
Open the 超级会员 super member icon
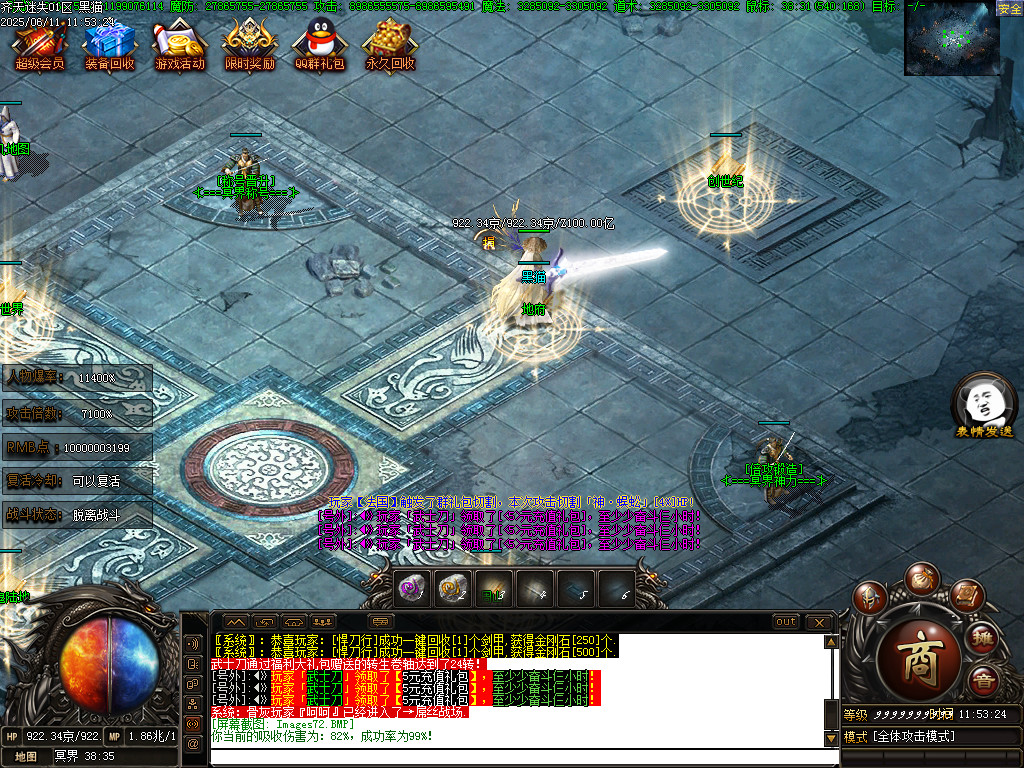(x=39, y=46)
